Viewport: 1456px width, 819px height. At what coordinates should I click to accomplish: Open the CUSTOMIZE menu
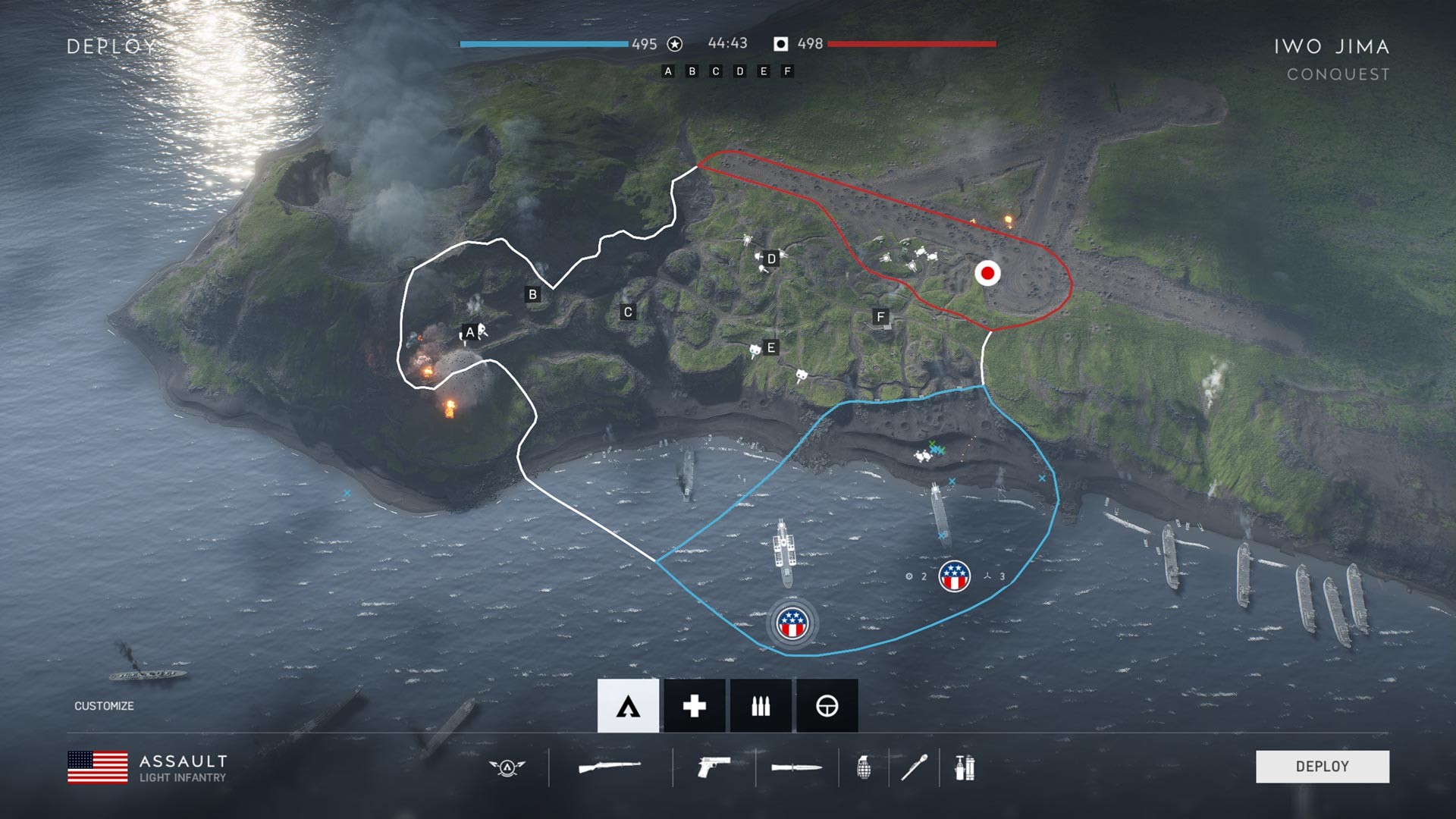tap(103, 706)
